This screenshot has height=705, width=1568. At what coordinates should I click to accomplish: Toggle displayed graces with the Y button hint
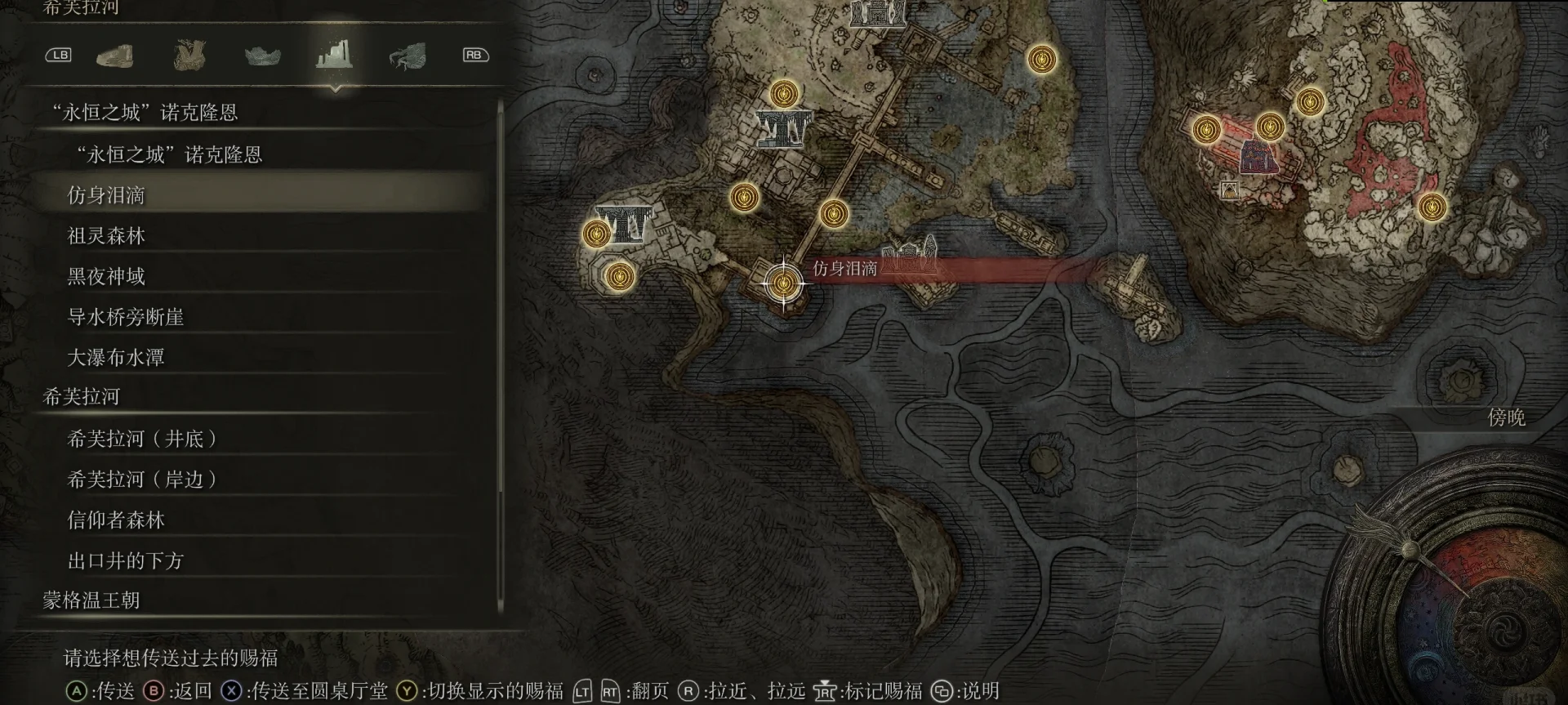[x=406, y=691]
